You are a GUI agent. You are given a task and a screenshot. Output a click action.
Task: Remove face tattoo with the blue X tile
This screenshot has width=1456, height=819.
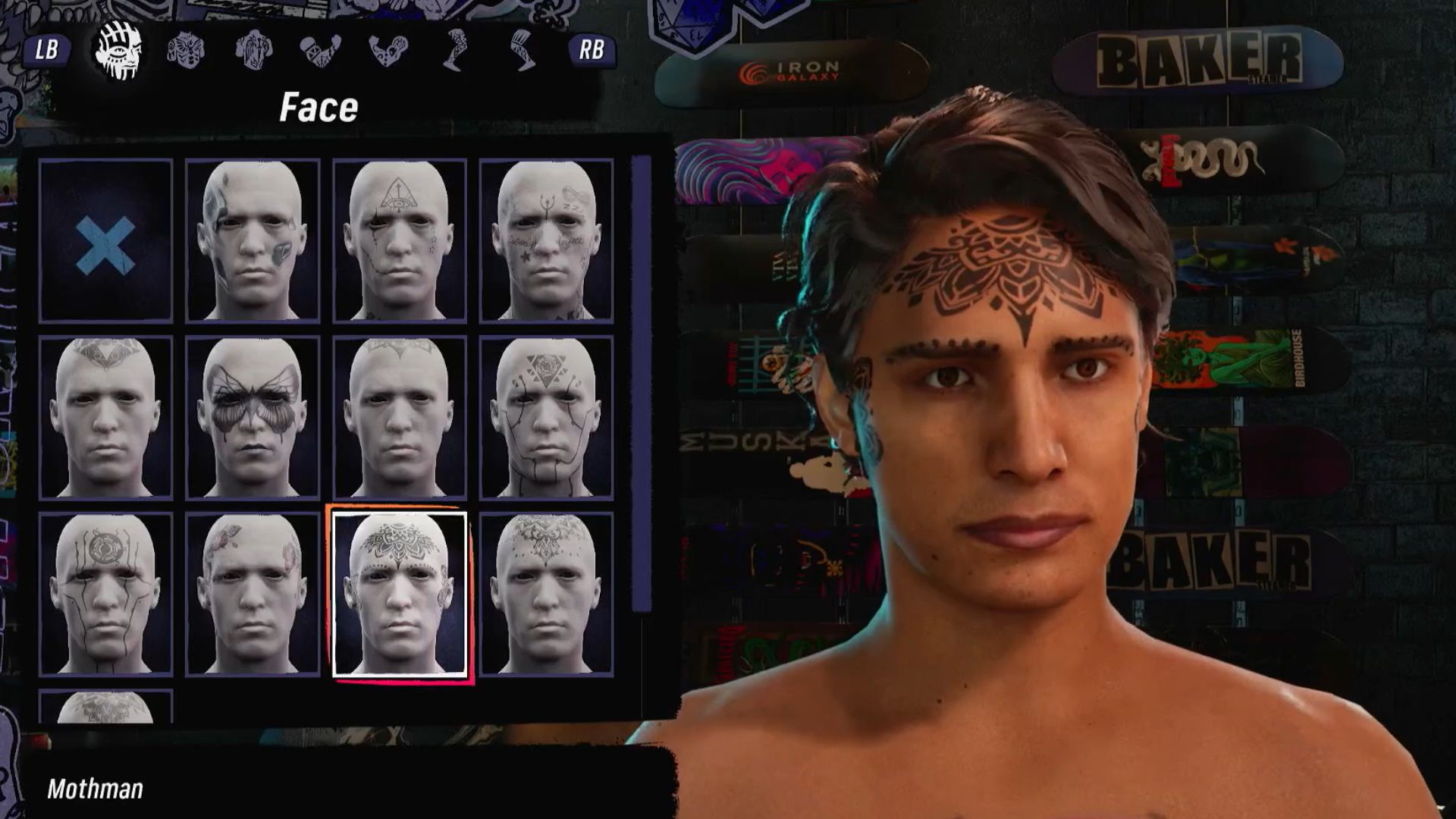(105, 241)
